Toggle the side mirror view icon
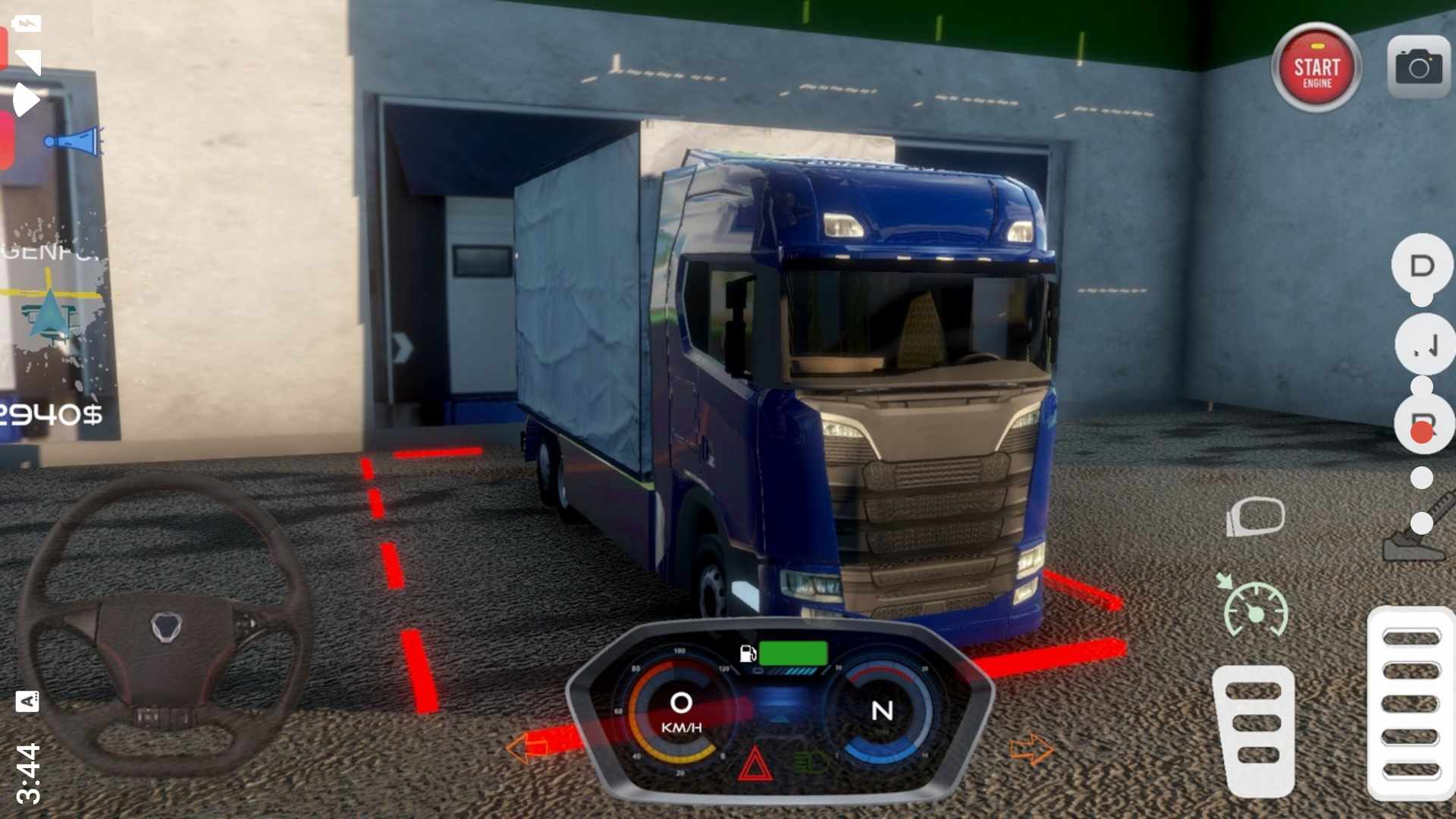This screenshot has height=819, width=1456. [1255, 517]
